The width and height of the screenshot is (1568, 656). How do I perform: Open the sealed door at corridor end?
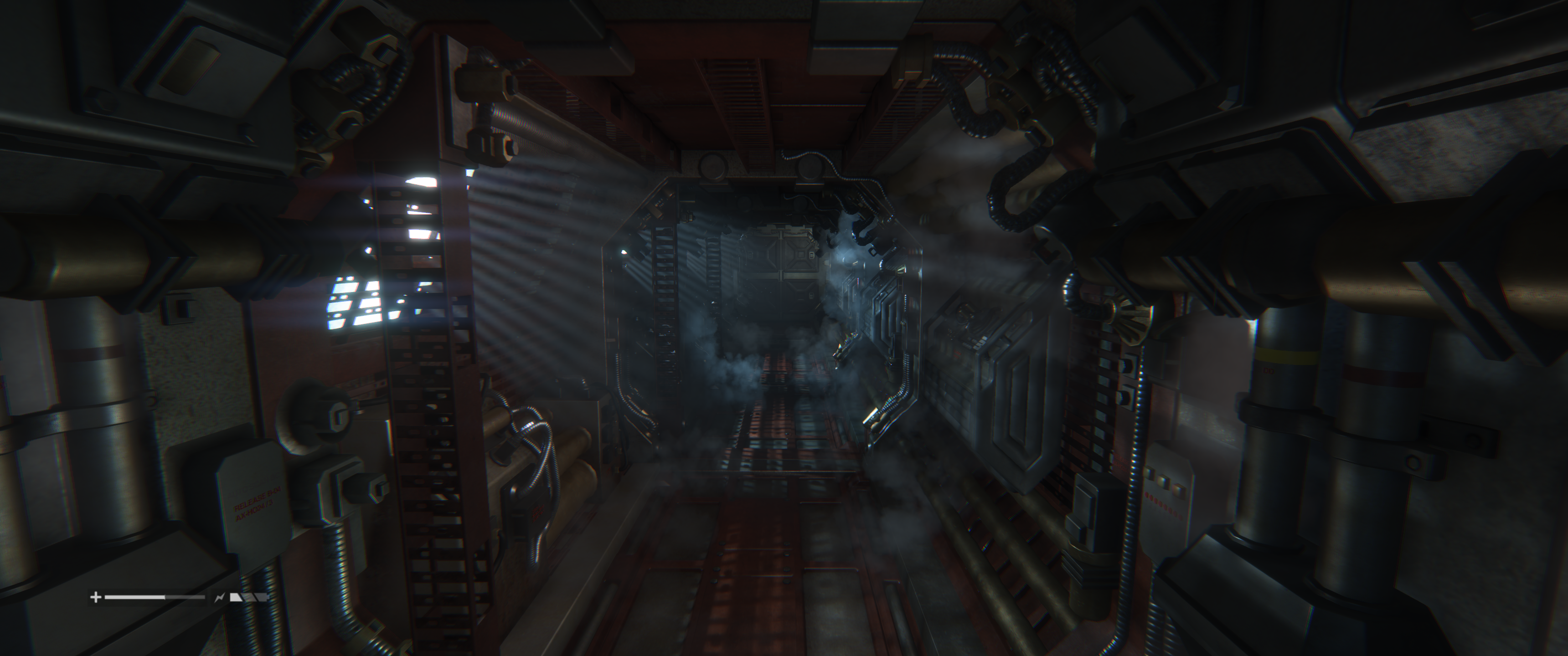coord(779,274)
